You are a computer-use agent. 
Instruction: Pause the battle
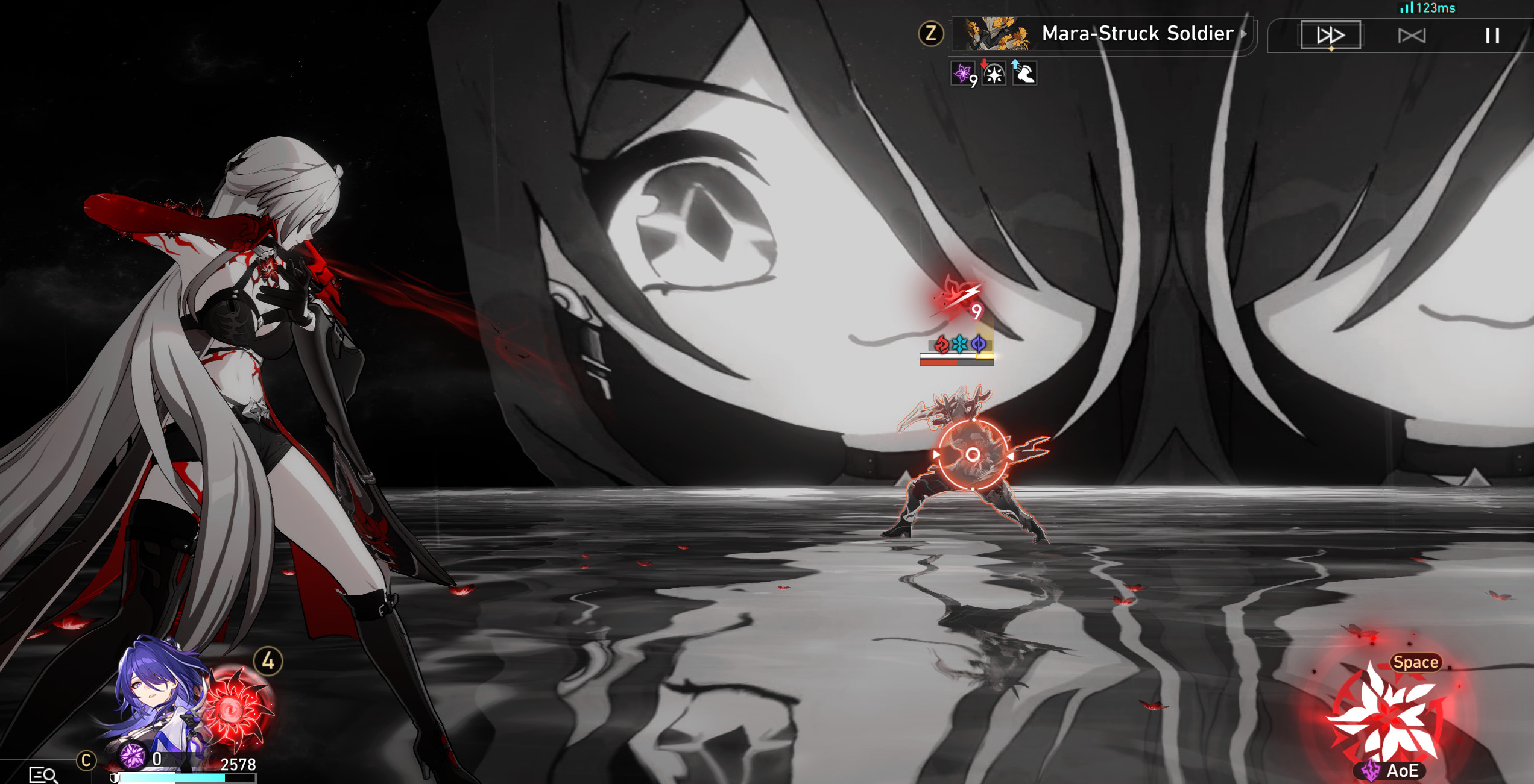click(x=1491, y=35)
